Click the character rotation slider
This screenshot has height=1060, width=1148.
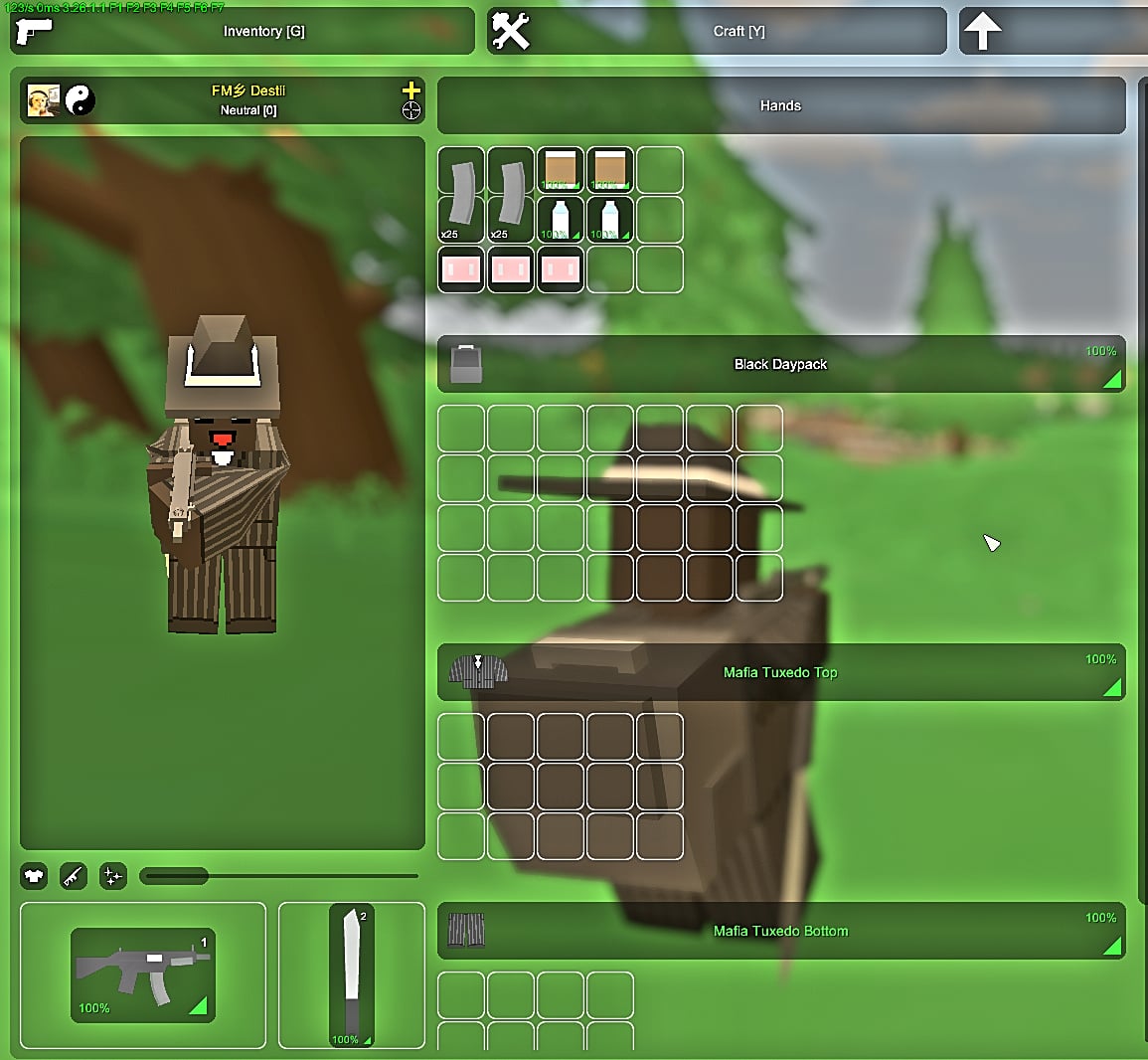click(x=278, y=876)
